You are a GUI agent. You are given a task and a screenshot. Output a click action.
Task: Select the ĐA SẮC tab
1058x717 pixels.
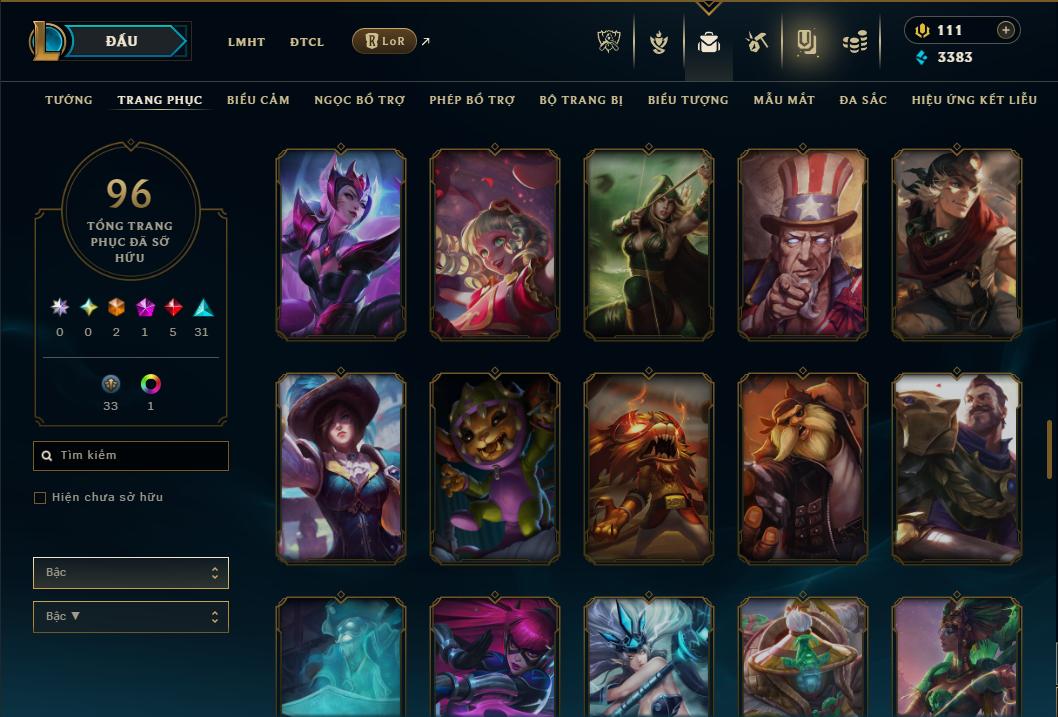[x=863, y=100]
